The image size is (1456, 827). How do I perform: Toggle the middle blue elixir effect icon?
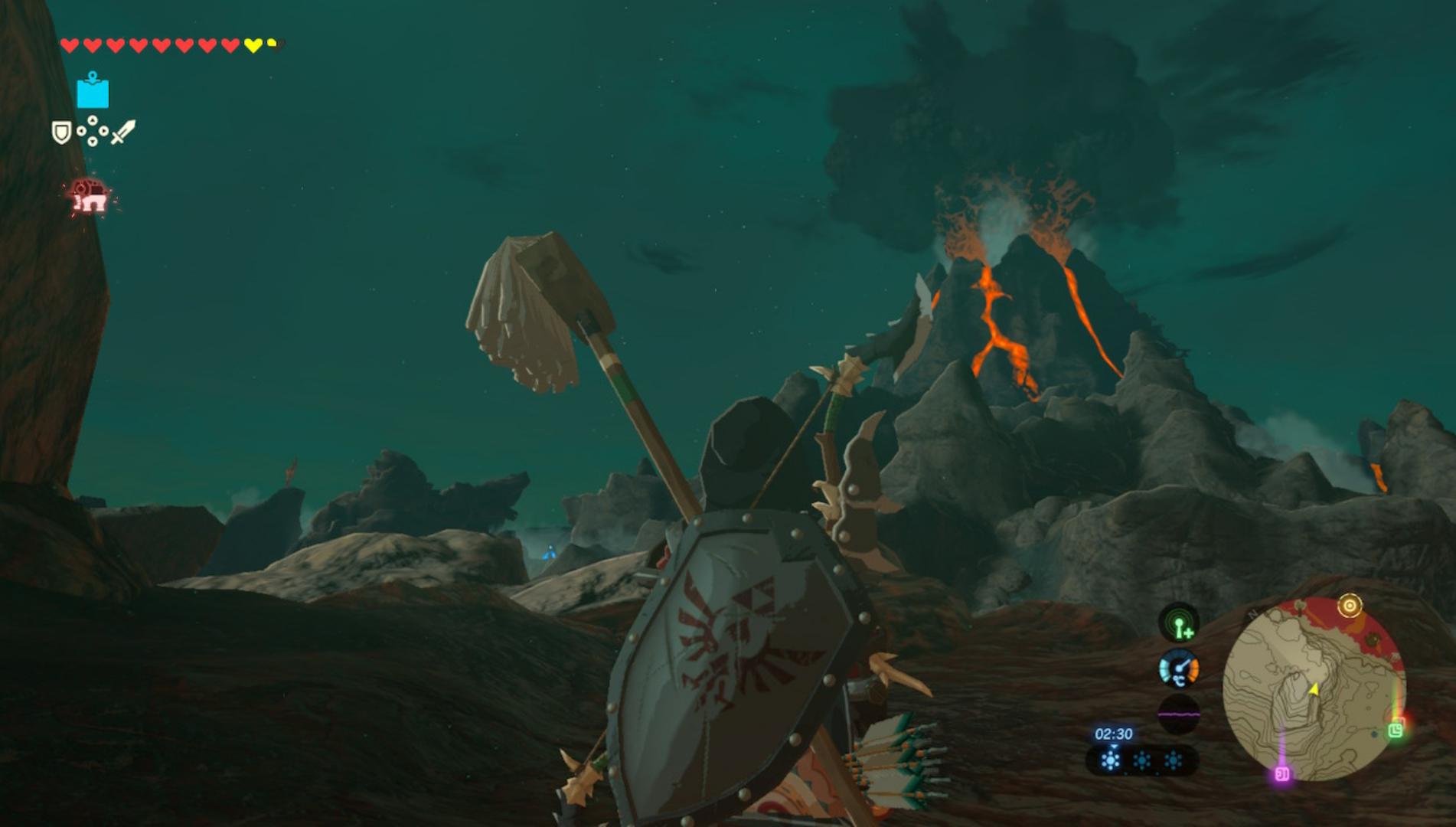pos(1142,760)
